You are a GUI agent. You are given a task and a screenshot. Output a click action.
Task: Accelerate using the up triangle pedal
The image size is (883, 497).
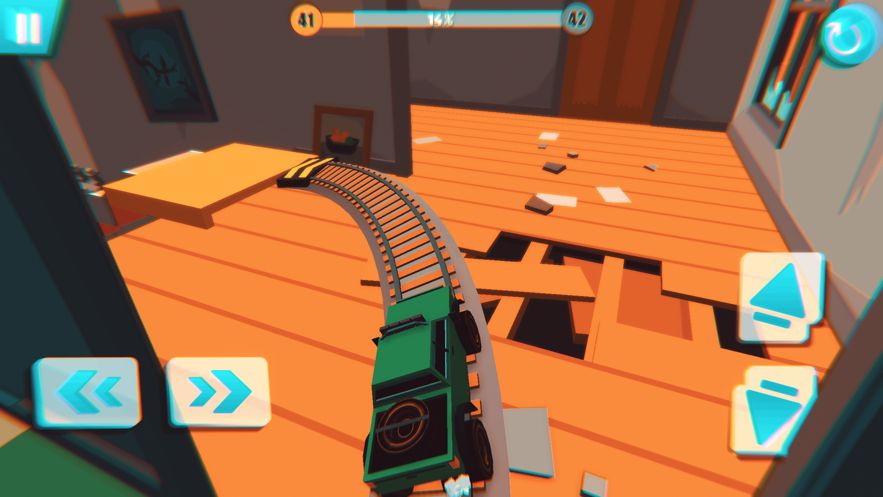(780, 297)
